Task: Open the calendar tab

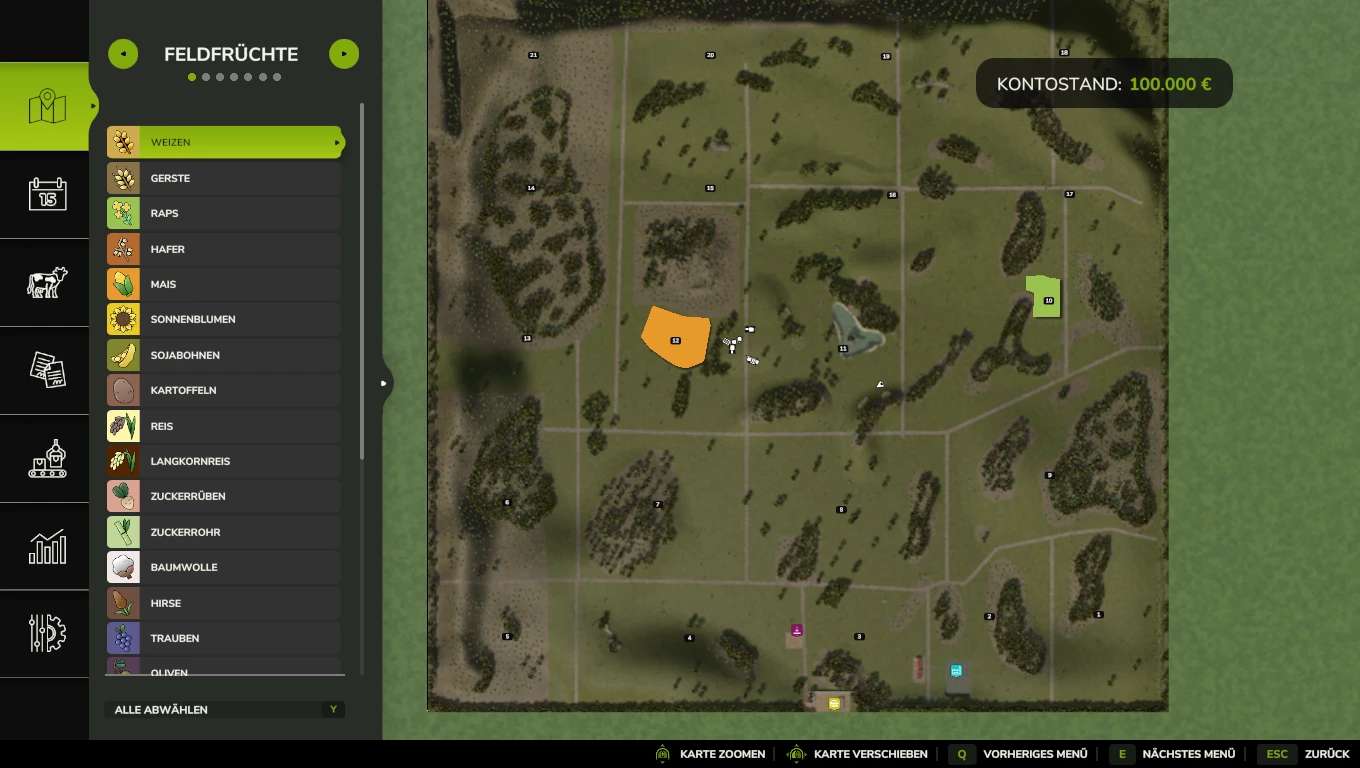Action: [46, 194]
